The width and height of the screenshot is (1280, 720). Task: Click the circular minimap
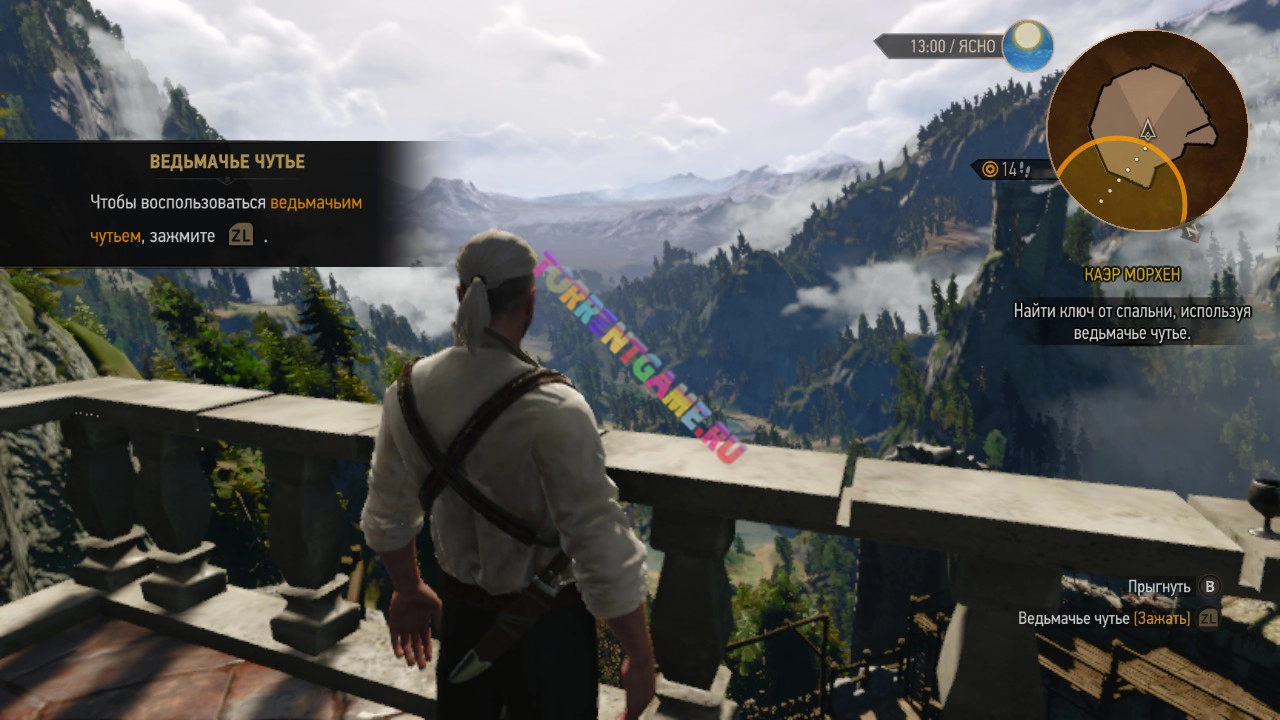point(1147,131)
